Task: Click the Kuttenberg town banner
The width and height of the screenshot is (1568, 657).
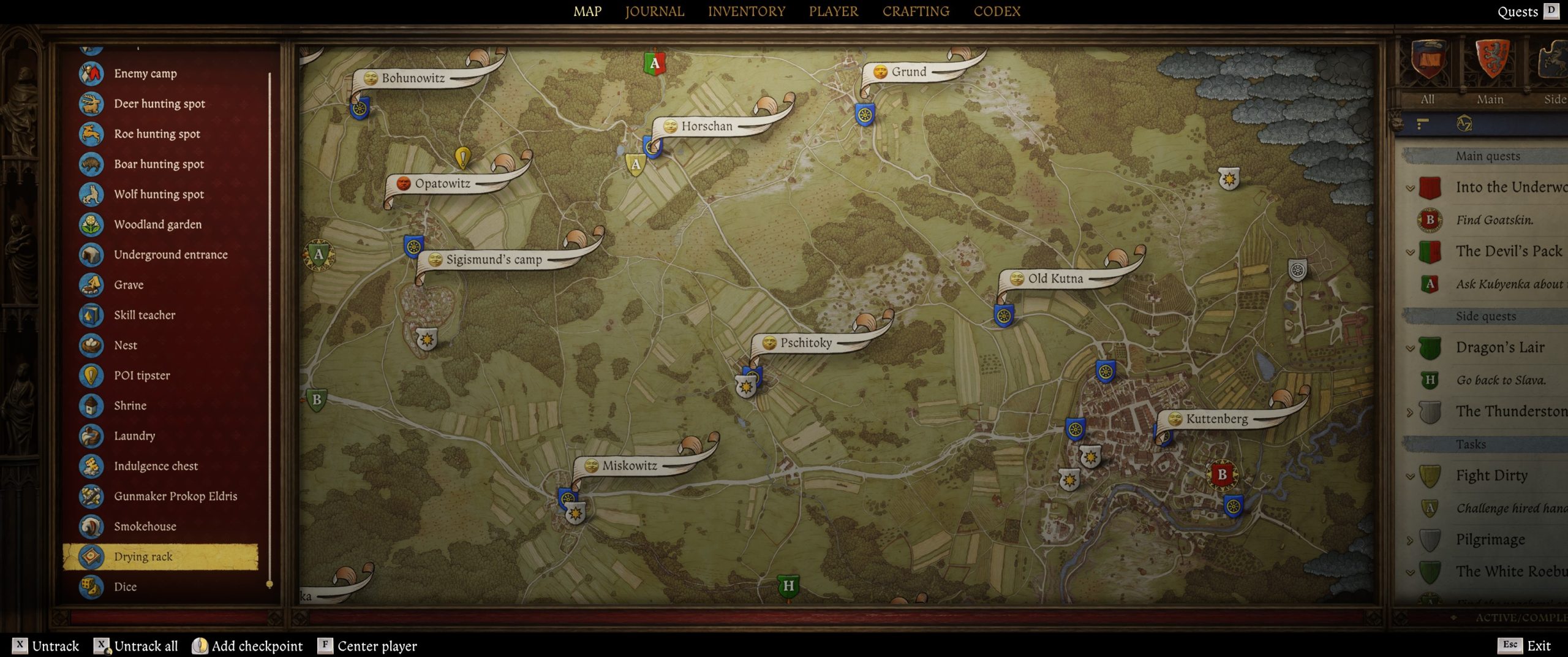Action: pos(1216,419)
